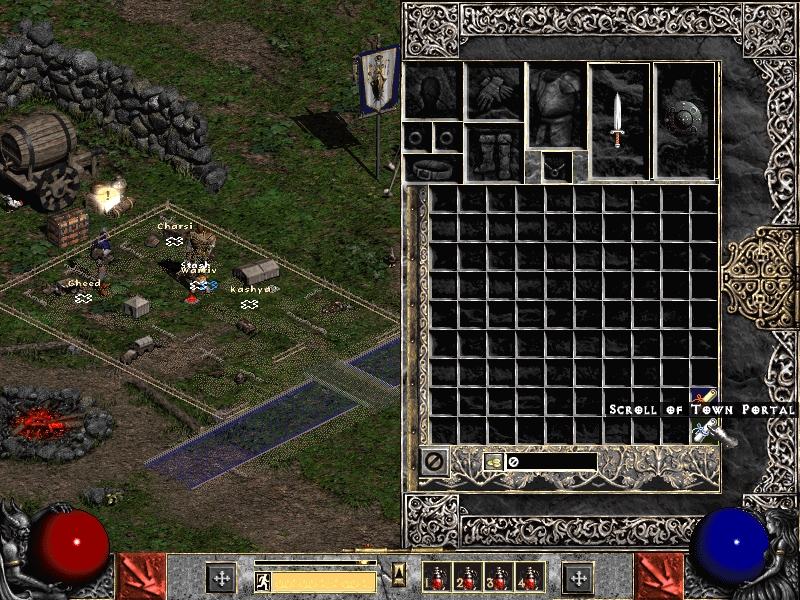
Task: Select the equipped buckler shield
Action: coord(684,120)
